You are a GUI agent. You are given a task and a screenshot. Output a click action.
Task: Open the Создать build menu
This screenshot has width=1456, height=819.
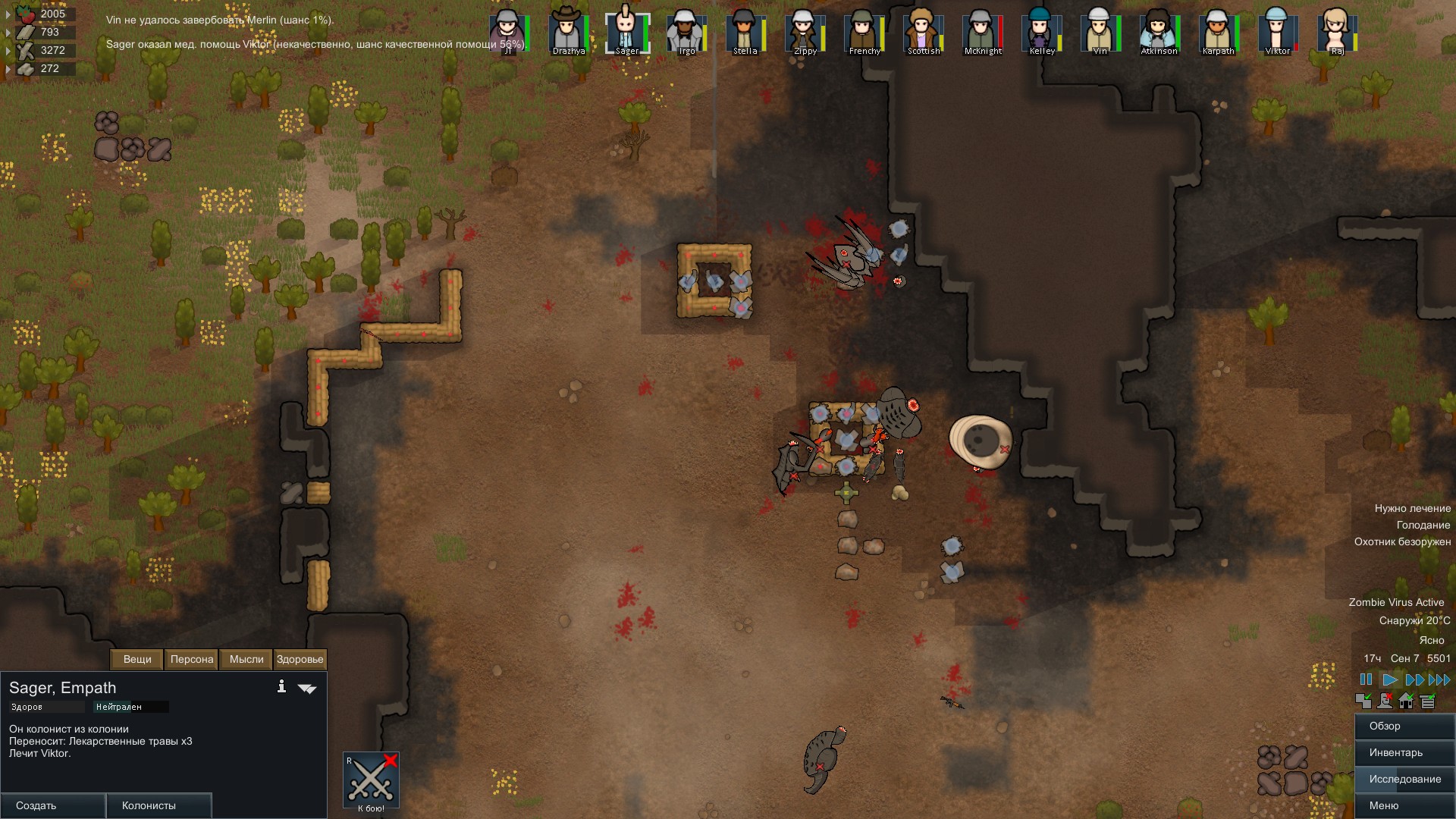[53, 805]
